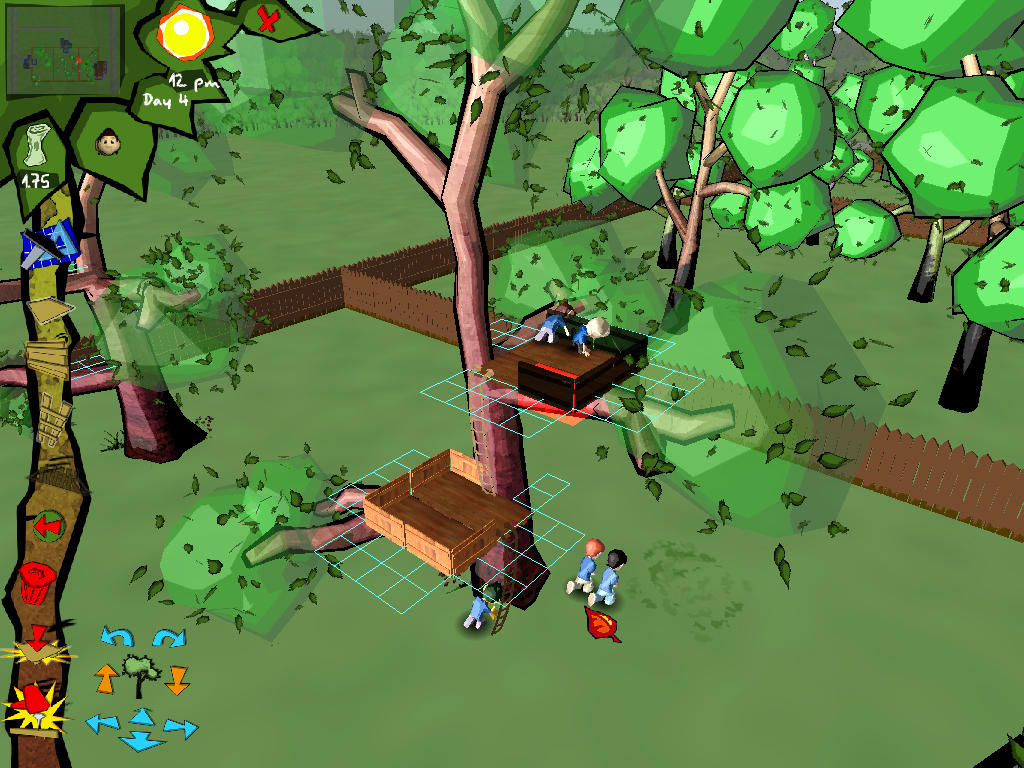Rotate camera with the right curved blue arrow
Screen dimensions: 1024x768
(x=168, y=637)
